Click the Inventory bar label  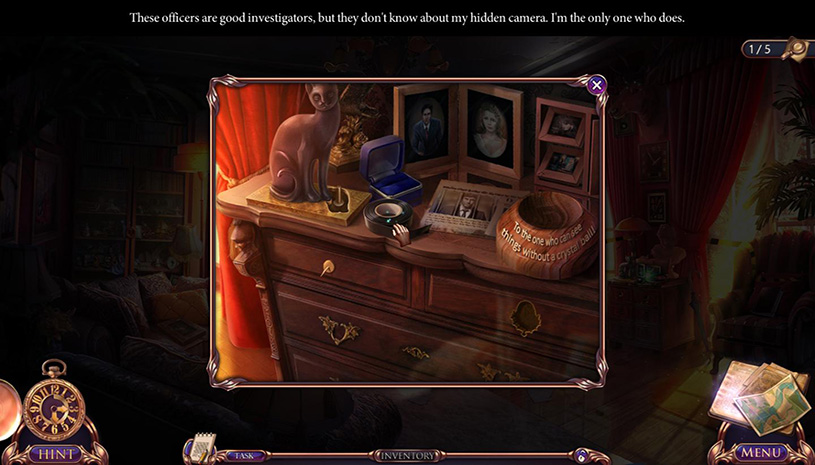click(407, 456)
